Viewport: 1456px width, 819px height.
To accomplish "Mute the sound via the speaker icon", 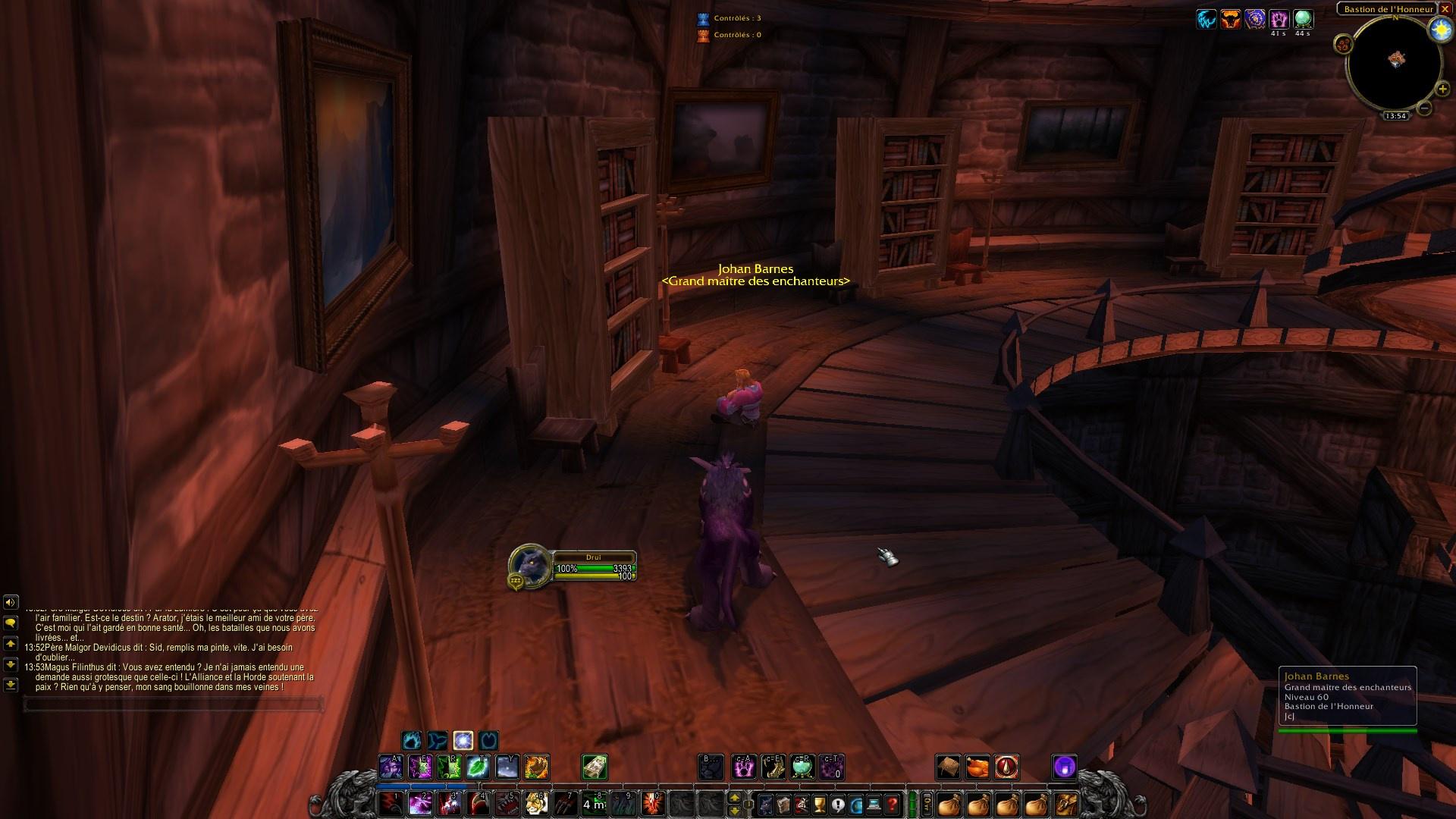I will (9, 602).
